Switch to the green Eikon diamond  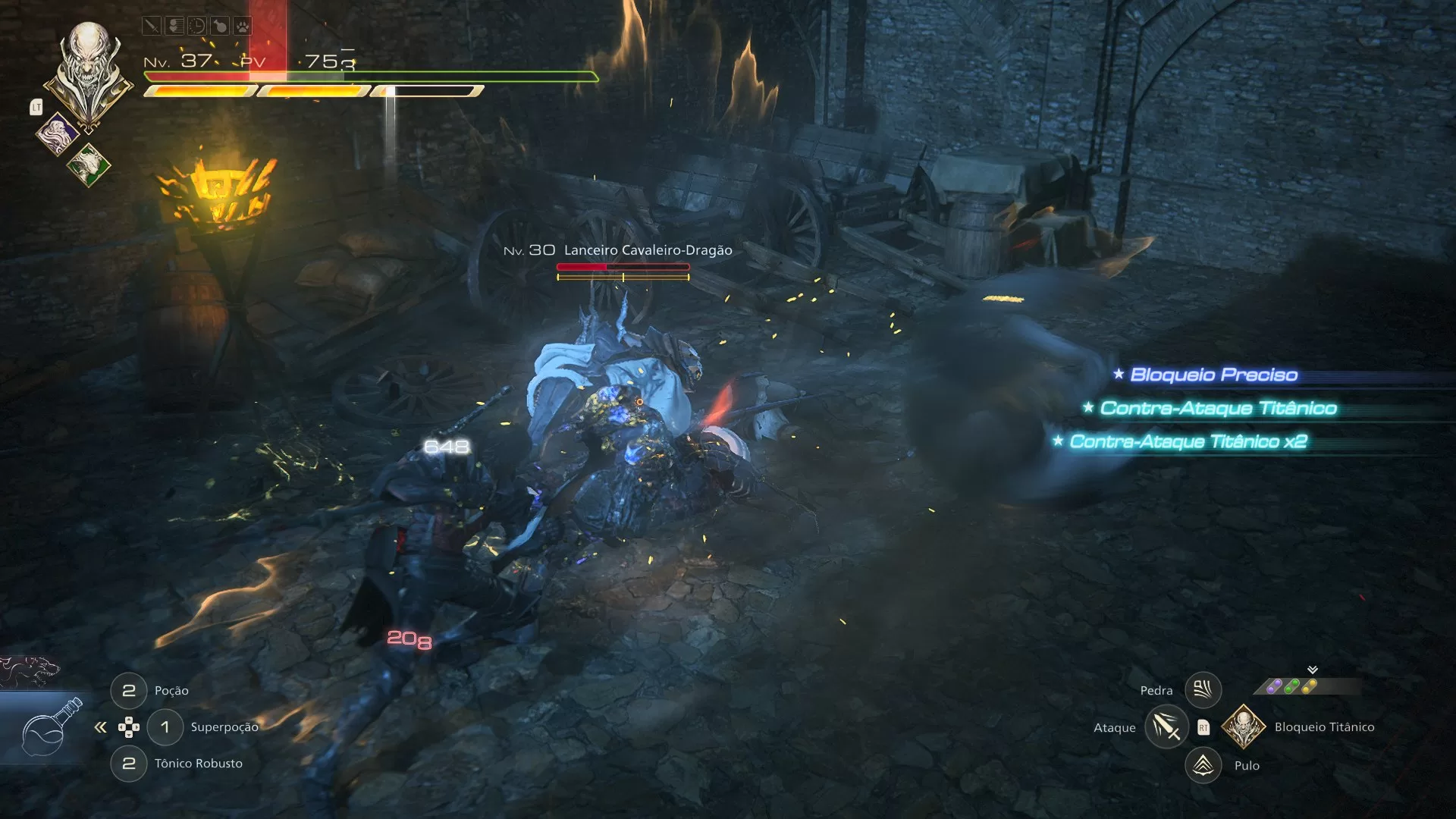[88, 165]
